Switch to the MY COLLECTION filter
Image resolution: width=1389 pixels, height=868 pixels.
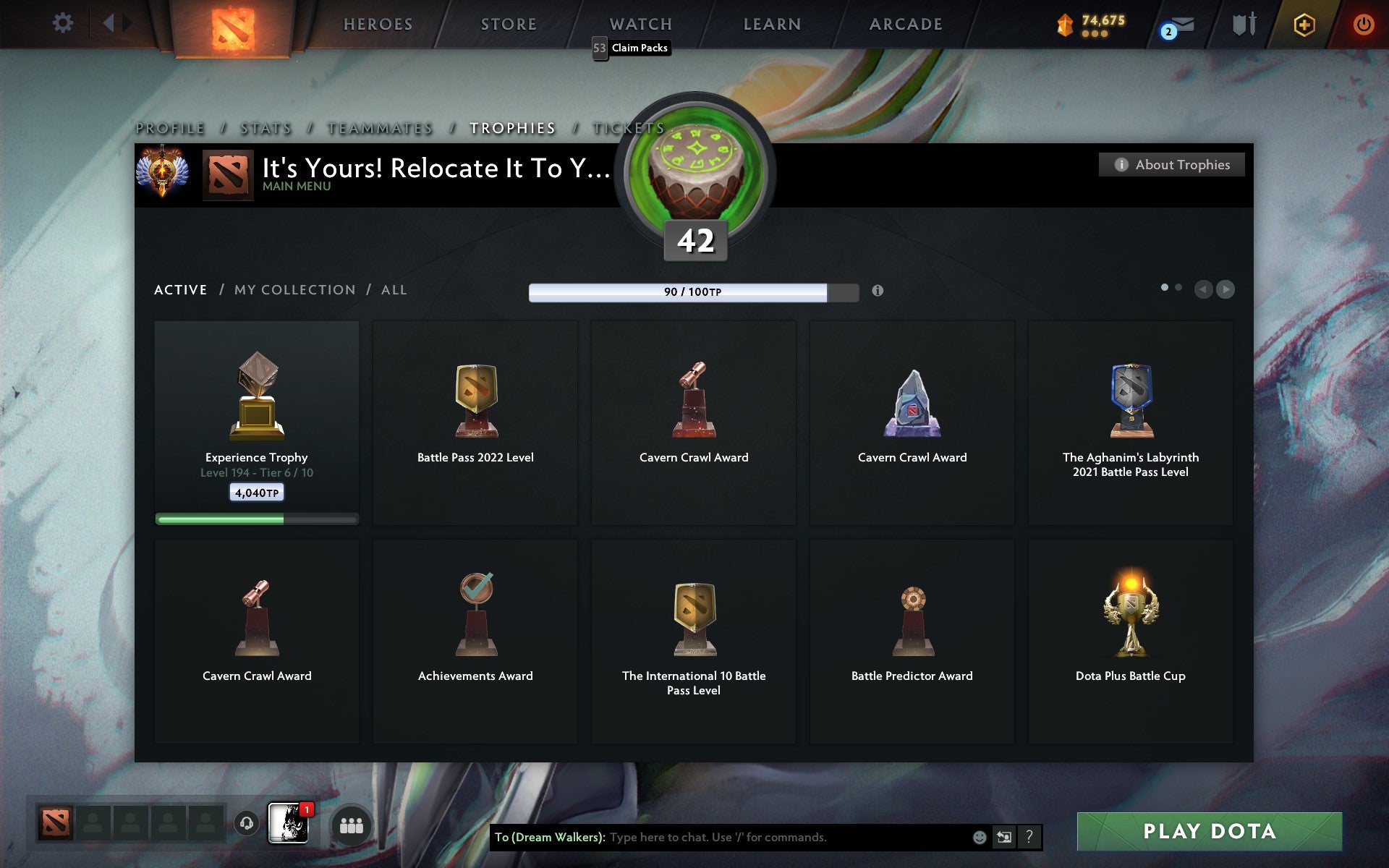click(294, 289)
